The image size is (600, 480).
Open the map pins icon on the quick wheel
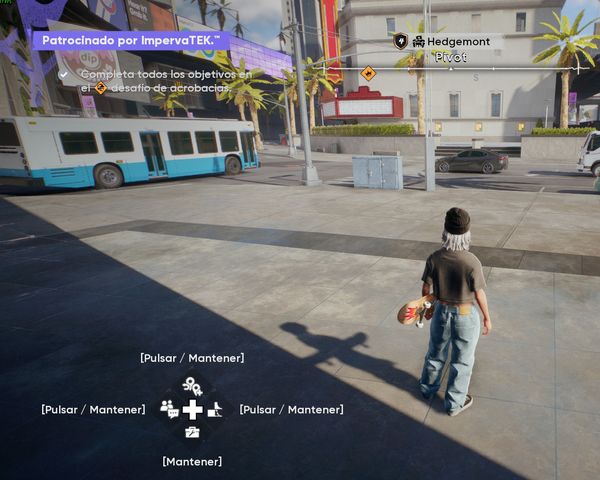[192, 385]
